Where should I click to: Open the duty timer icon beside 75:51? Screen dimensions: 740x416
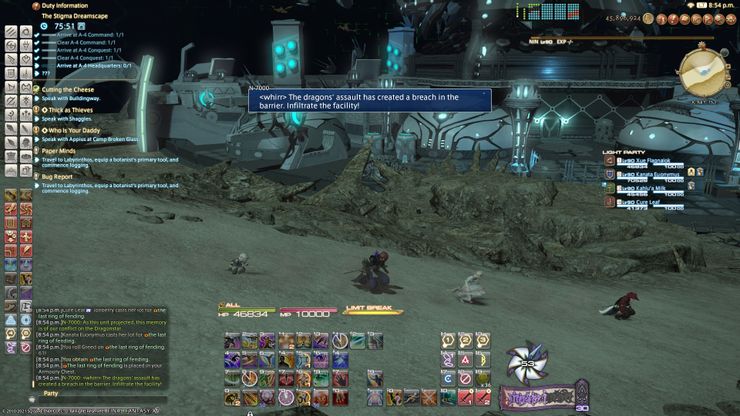(x=44, y=26)
